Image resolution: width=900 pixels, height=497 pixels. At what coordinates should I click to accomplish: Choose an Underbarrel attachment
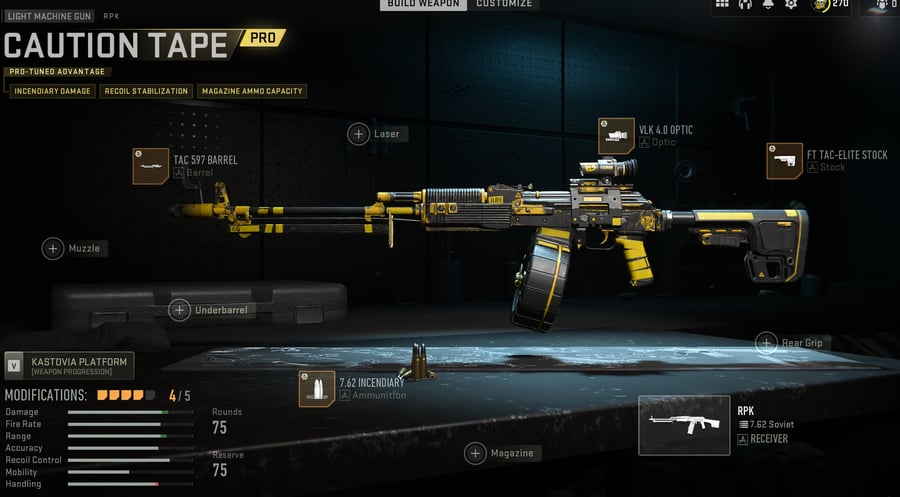[180, 310]
